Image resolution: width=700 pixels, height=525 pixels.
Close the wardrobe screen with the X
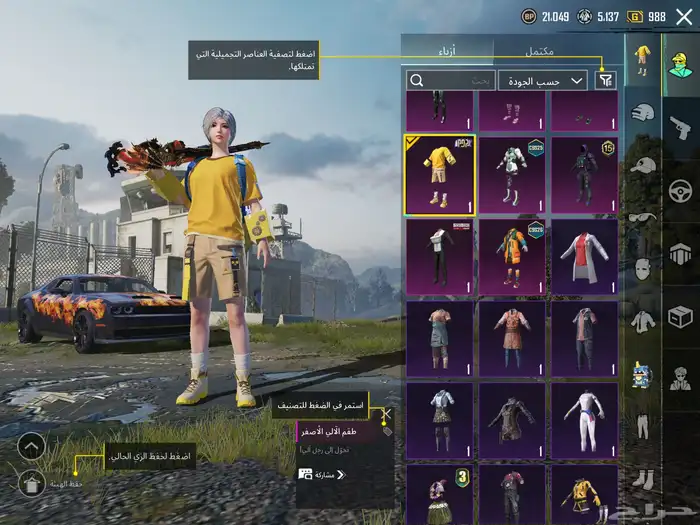click(x=684, y=17)
